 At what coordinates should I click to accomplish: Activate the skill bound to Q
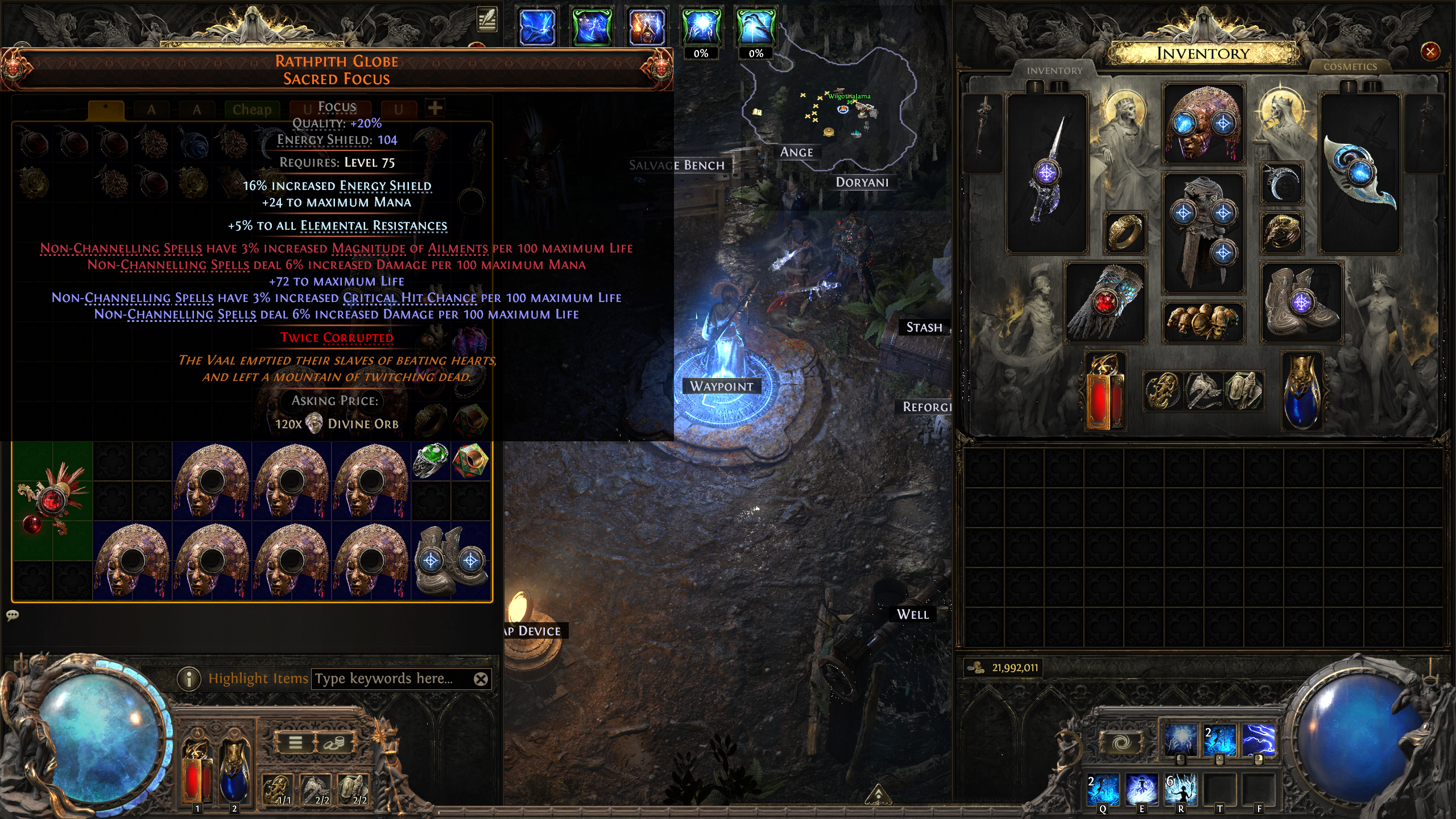click(x=1103, y=789)
